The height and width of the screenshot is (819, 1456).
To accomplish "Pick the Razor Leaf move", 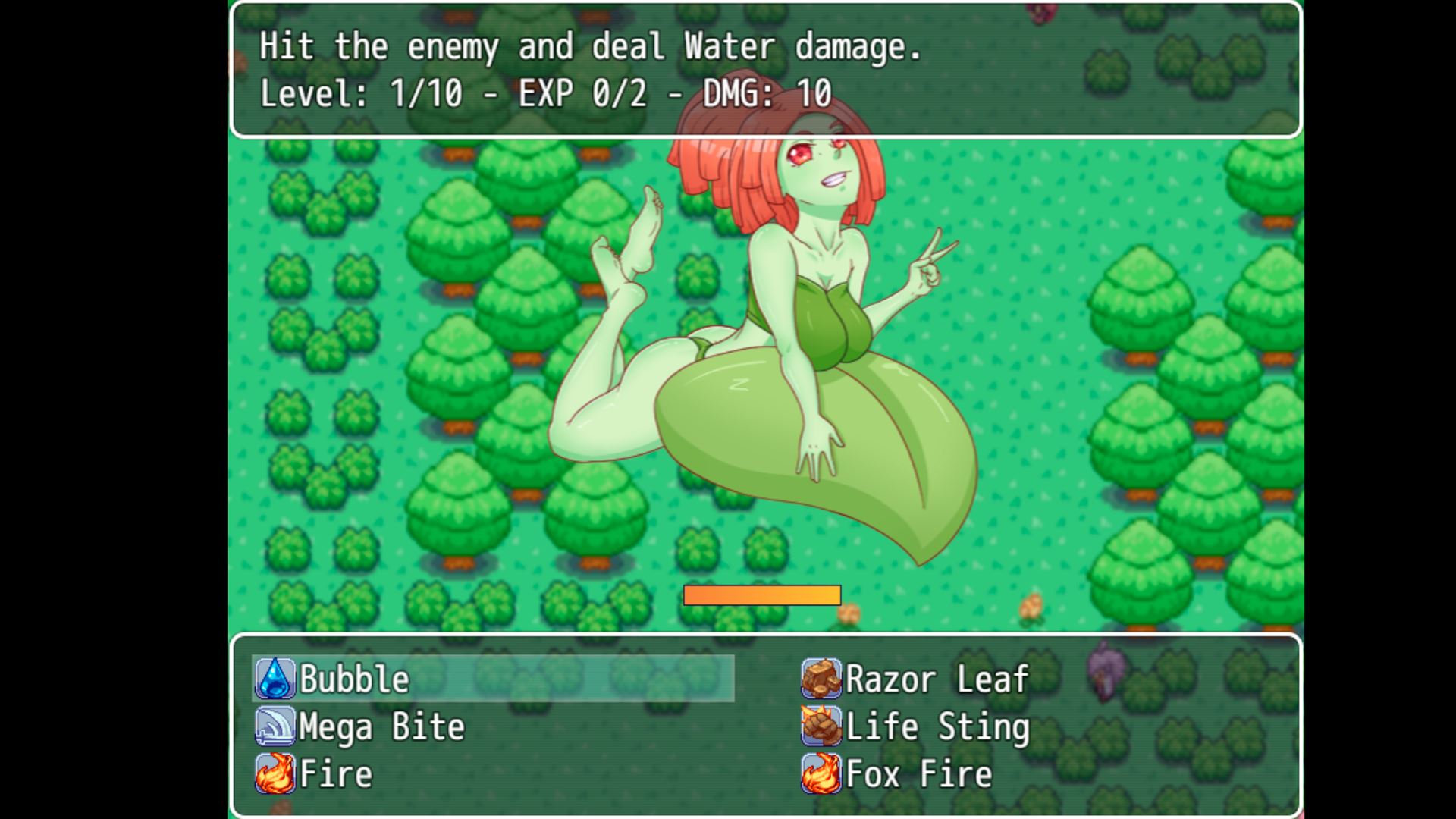I will [x=936, y=679].
